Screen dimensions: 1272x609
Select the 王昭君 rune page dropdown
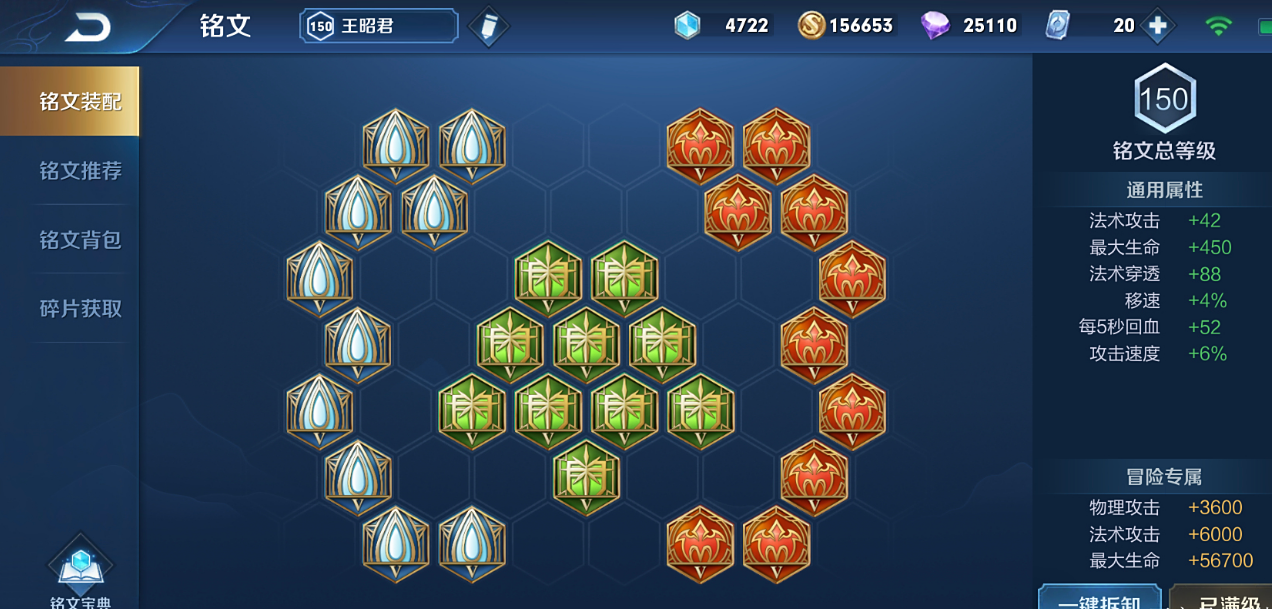pyautogui.click(x=378, y=26)
